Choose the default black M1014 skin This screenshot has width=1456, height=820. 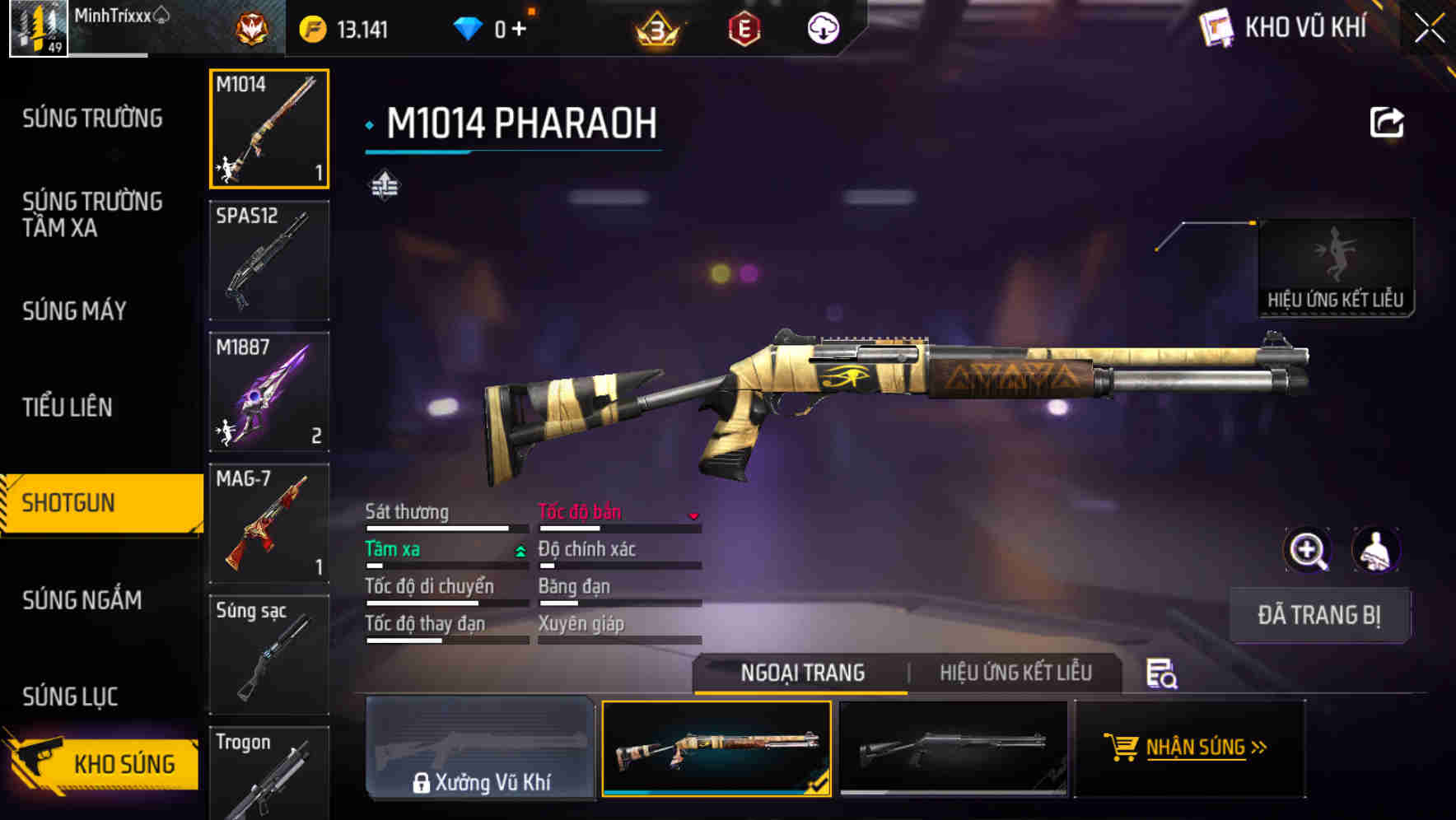click(x=953, y=748)
